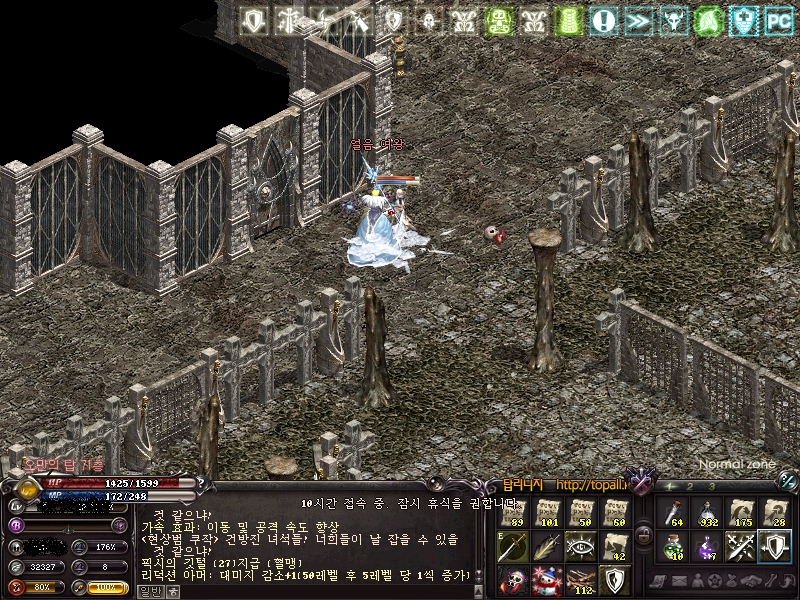800x600 pixels.
Task: Activate the eye skill icon
Action: (x=580, y=546)
